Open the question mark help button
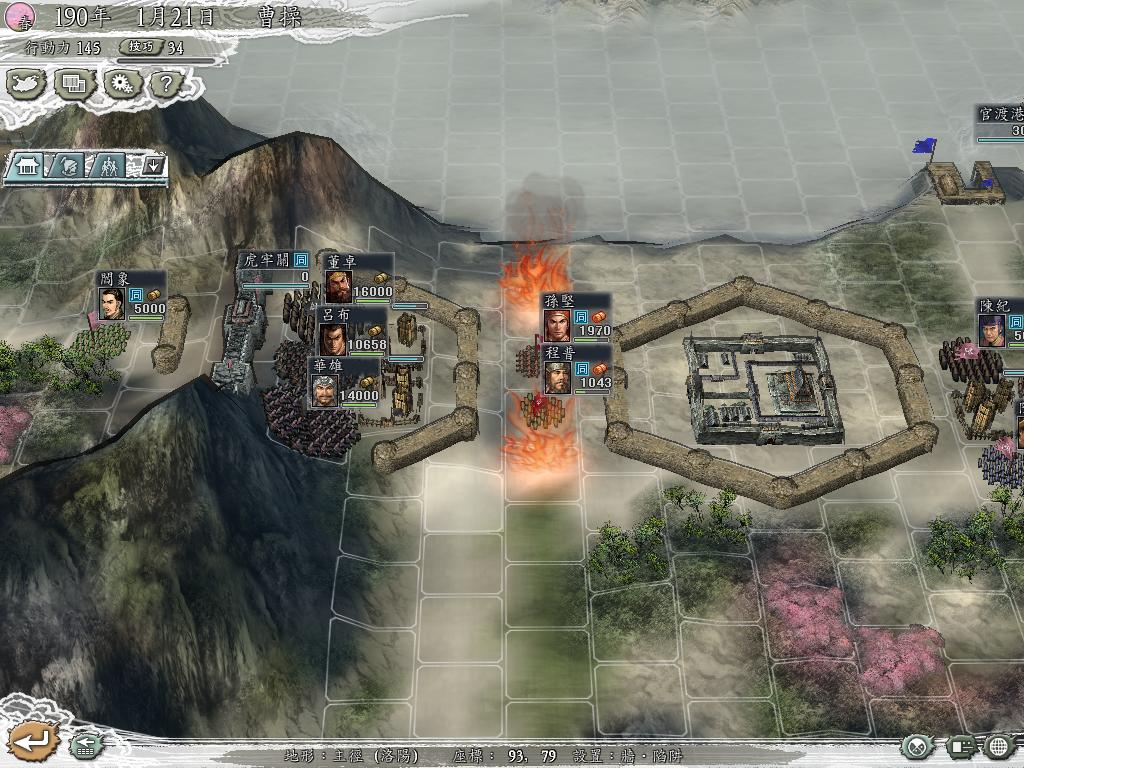 [166, 84]
